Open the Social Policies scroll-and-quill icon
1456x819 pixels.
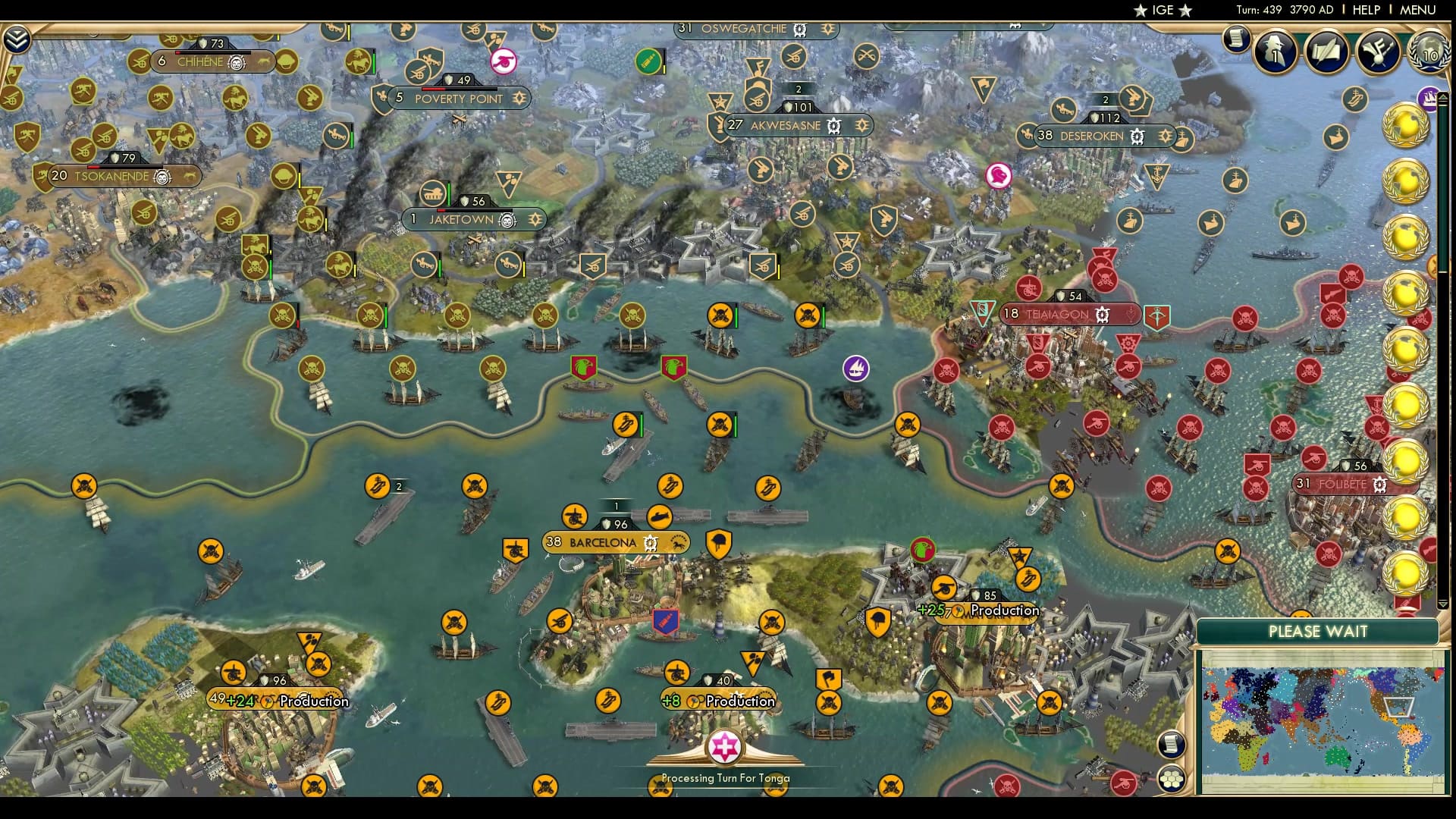[x=1325, y=52]
